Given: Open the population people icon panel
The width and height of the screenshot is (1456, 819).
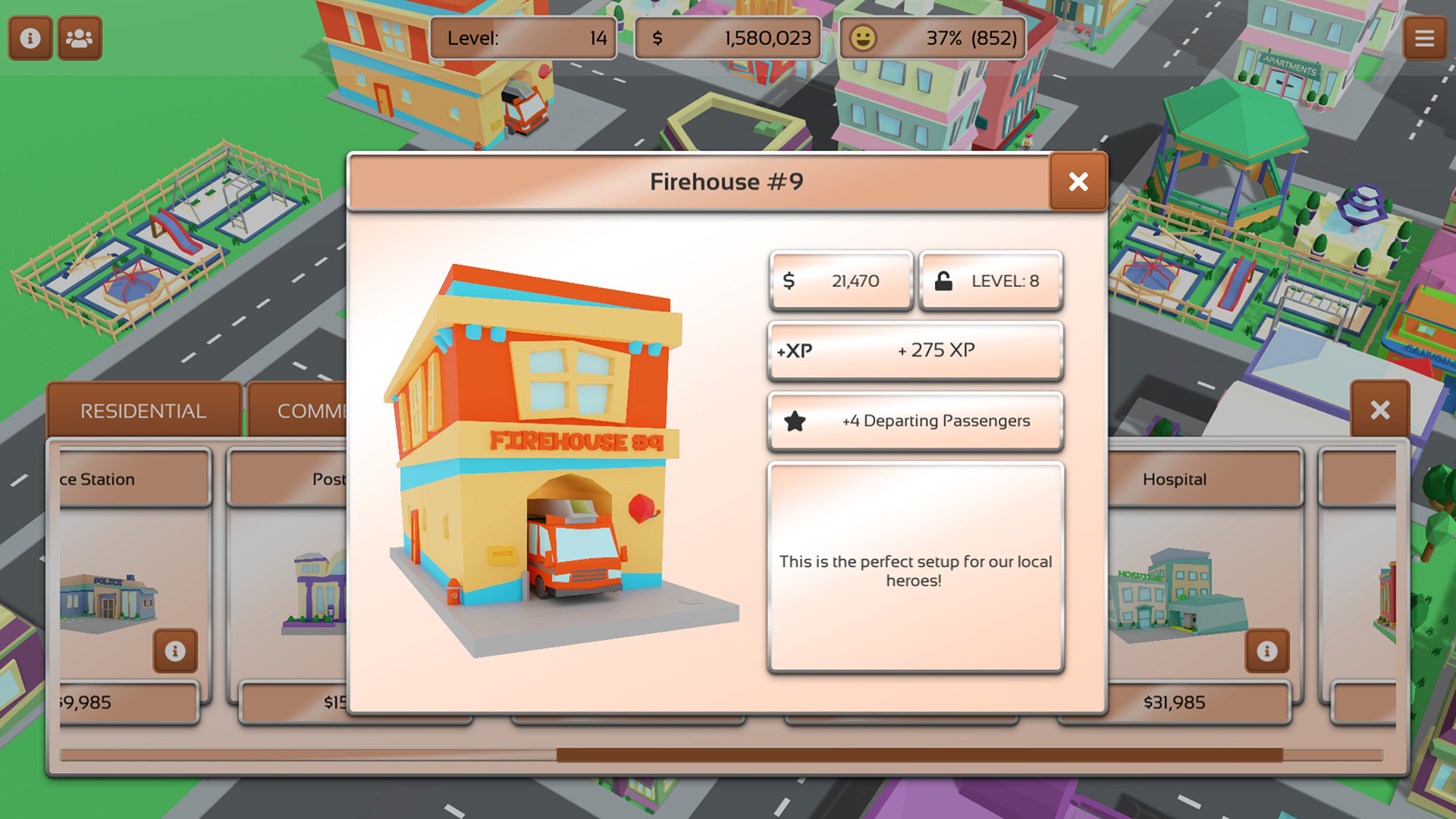Looking at the screenshot, I should click(x=79, y=38).
